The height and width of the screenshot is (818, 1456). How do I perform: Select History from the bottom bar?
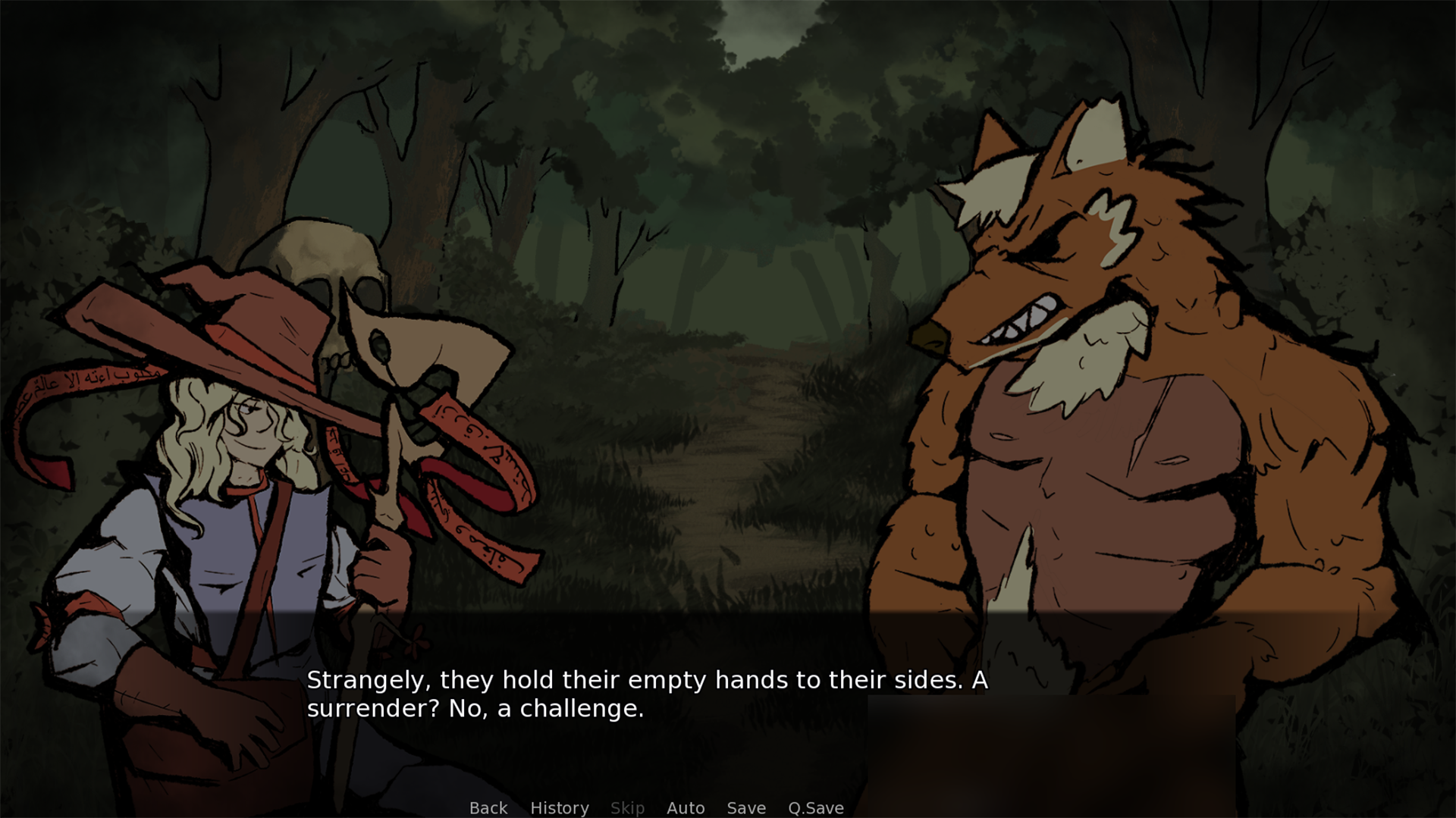point(559,808)
